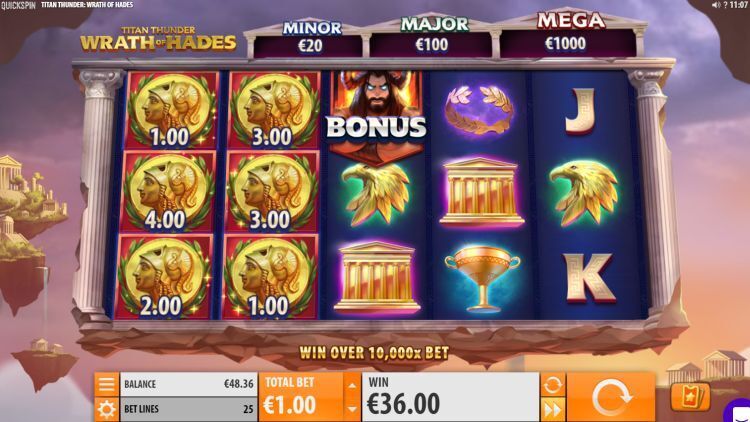Open the bonus ticket feature button
This screenshot has height=422, width=750.
[x=690, y=397]
